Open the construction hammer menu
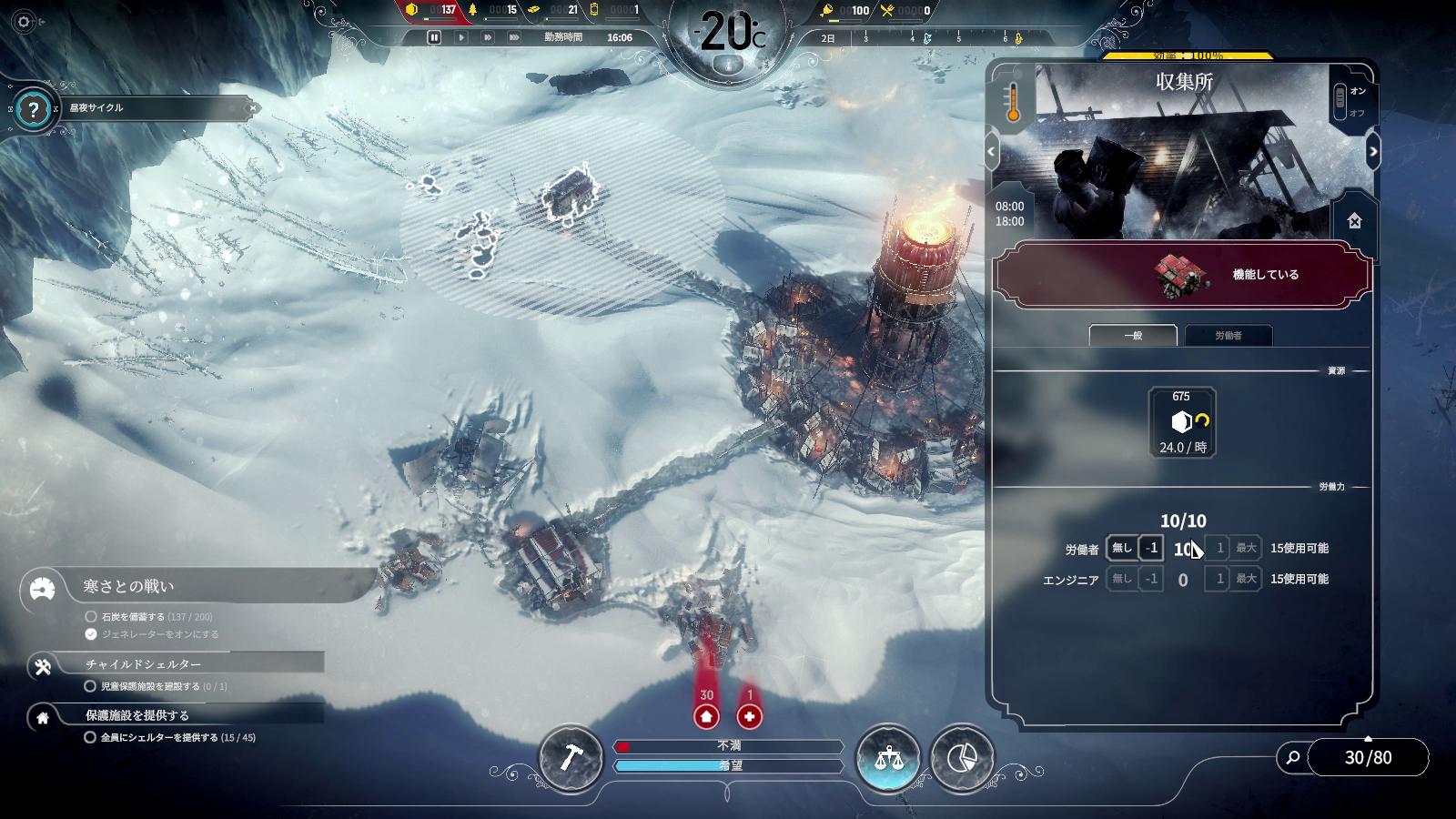This screenshot has height=819, width=1456. pyautogui.click(x=571, y=758)
